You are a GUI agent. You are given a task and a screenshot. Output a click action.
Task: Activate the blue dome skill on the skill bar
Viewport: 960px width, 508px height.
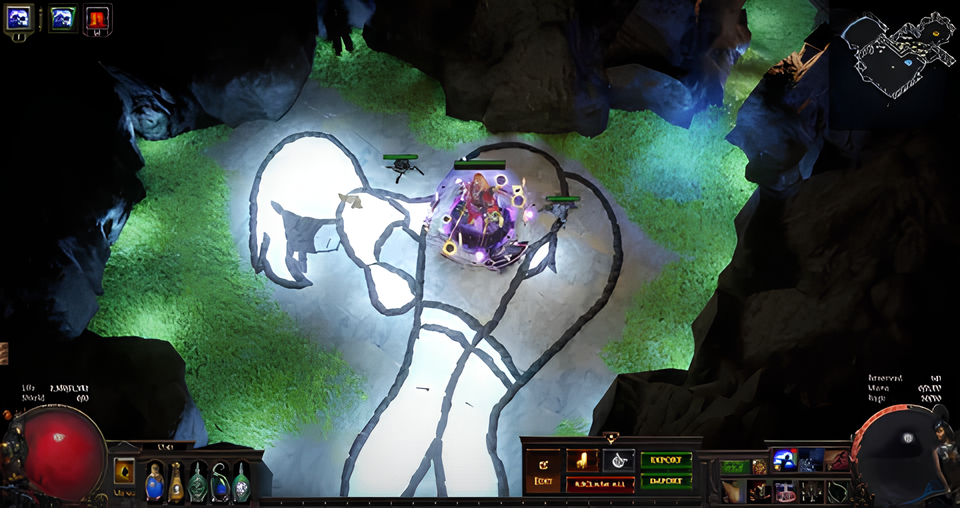coord(785,459)
